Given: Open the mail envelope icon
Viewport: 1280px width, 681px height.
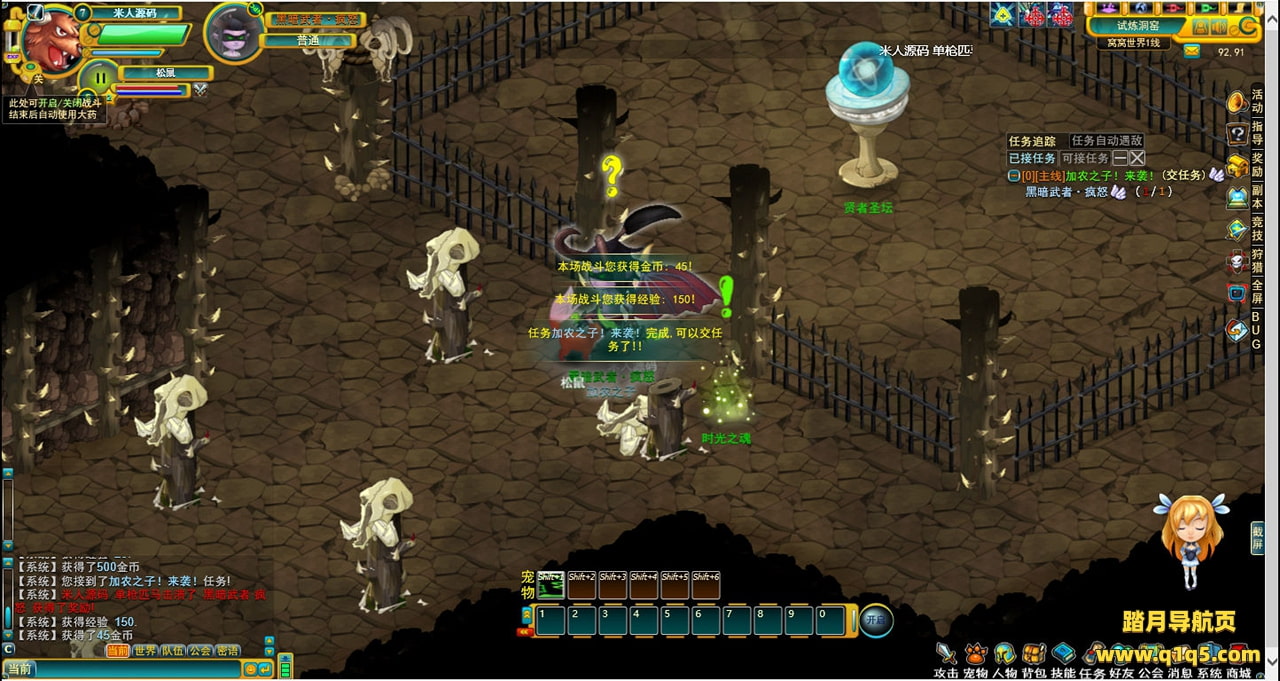Looking at the screenshot, I should point(1191,51).
